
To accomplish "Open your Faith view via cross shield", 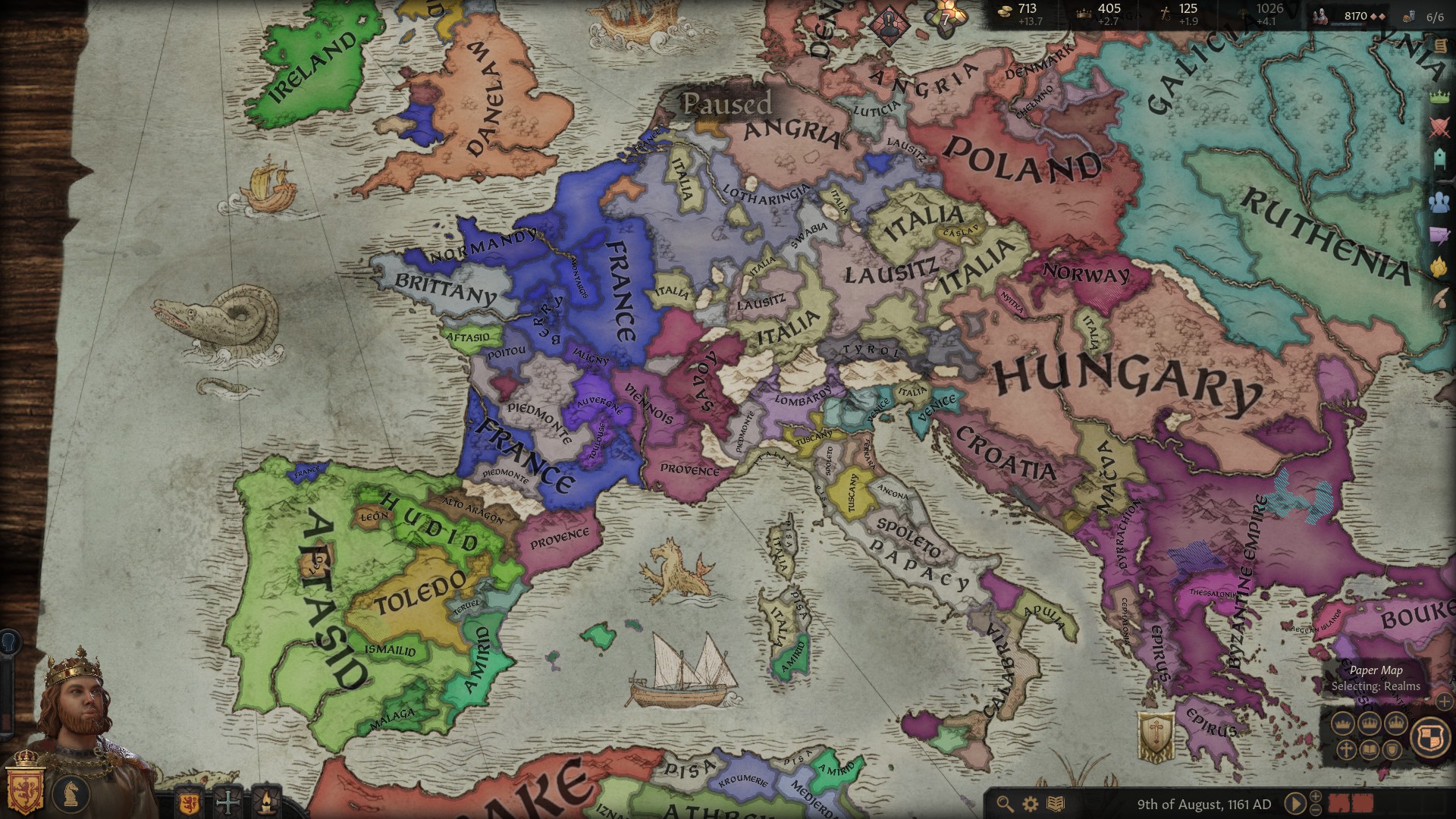I will click(x=227, y=802).
